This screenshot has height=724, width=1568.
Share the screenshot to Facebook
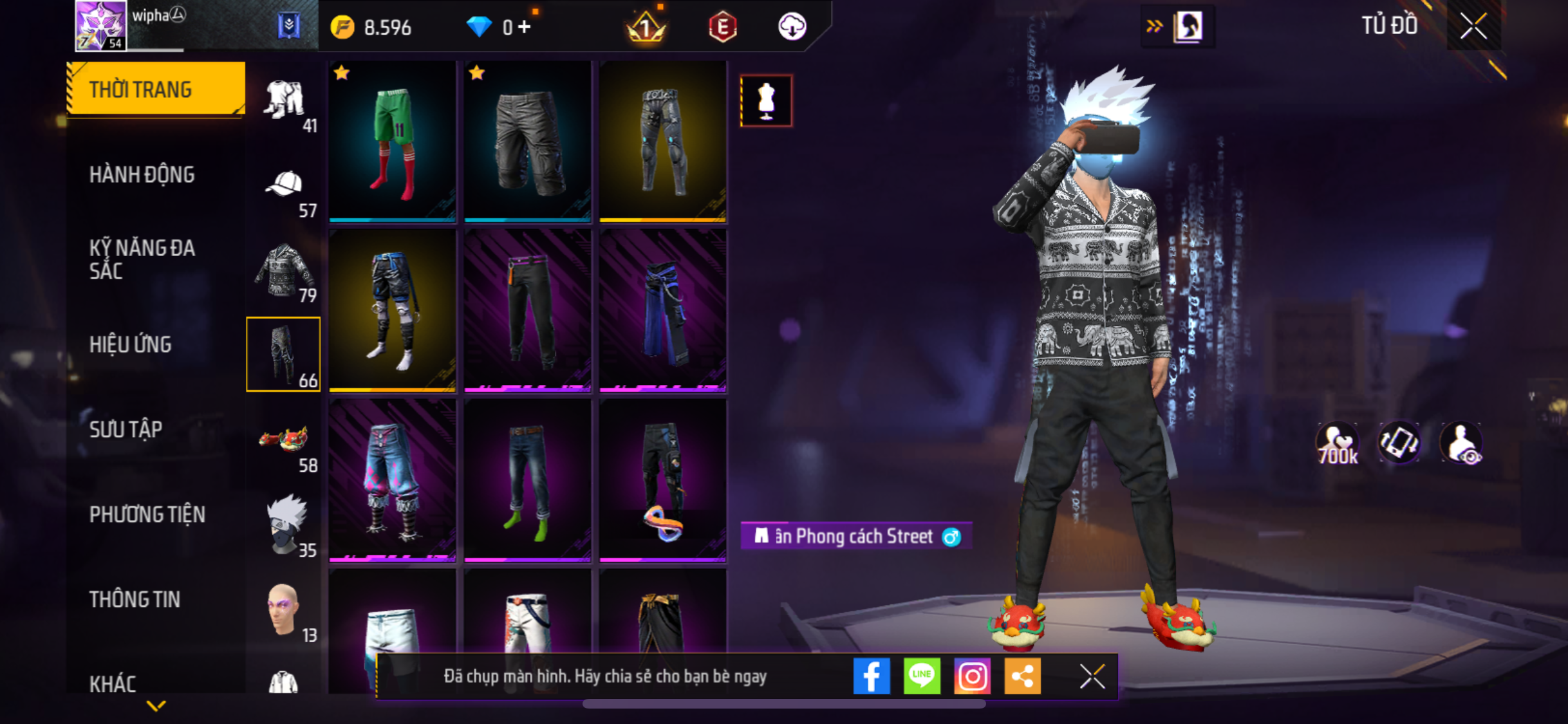(872, 676)
